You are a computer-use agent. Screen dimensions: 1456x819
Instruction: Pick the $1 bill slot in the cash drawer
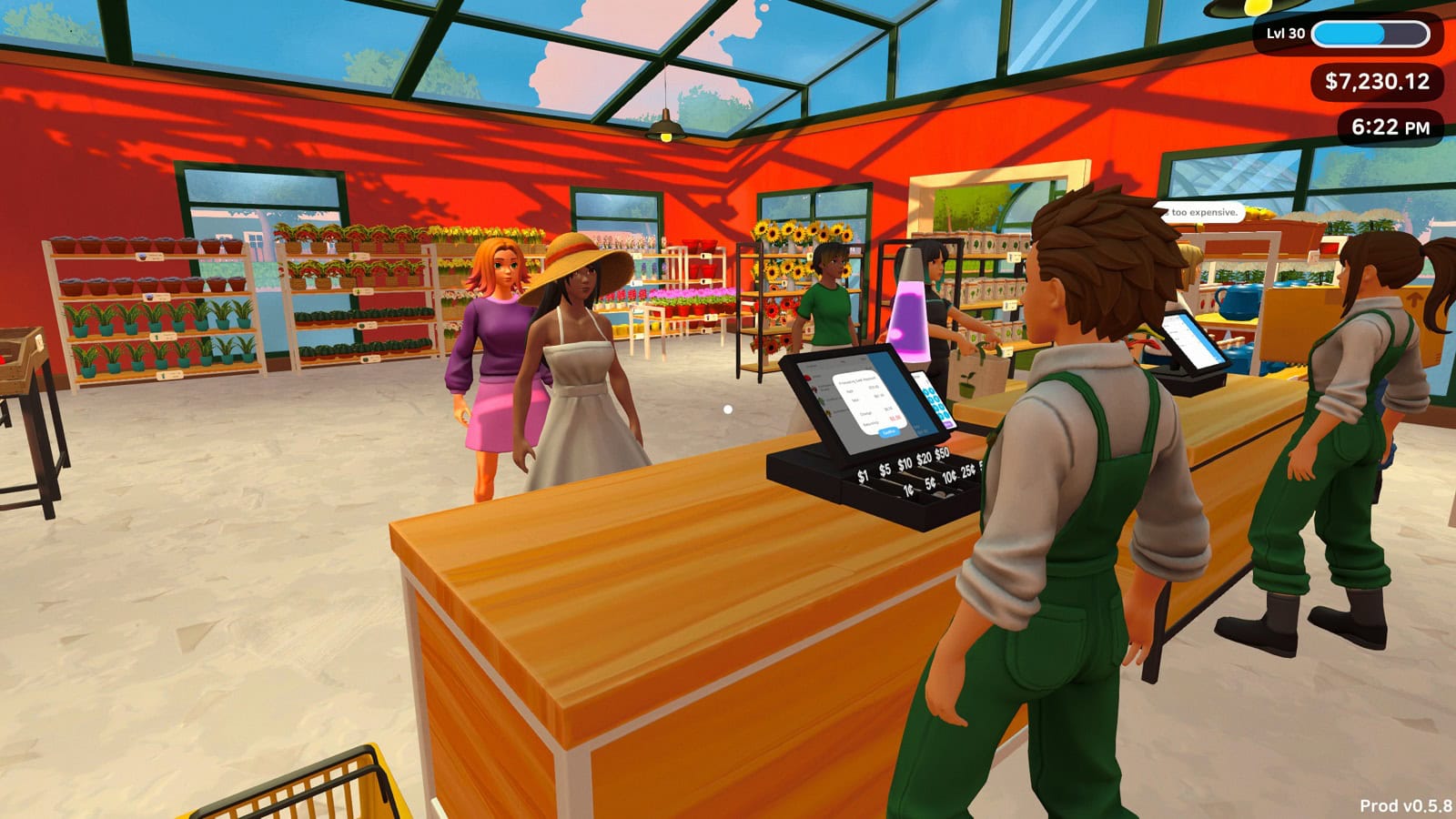(x=863, y=476)
